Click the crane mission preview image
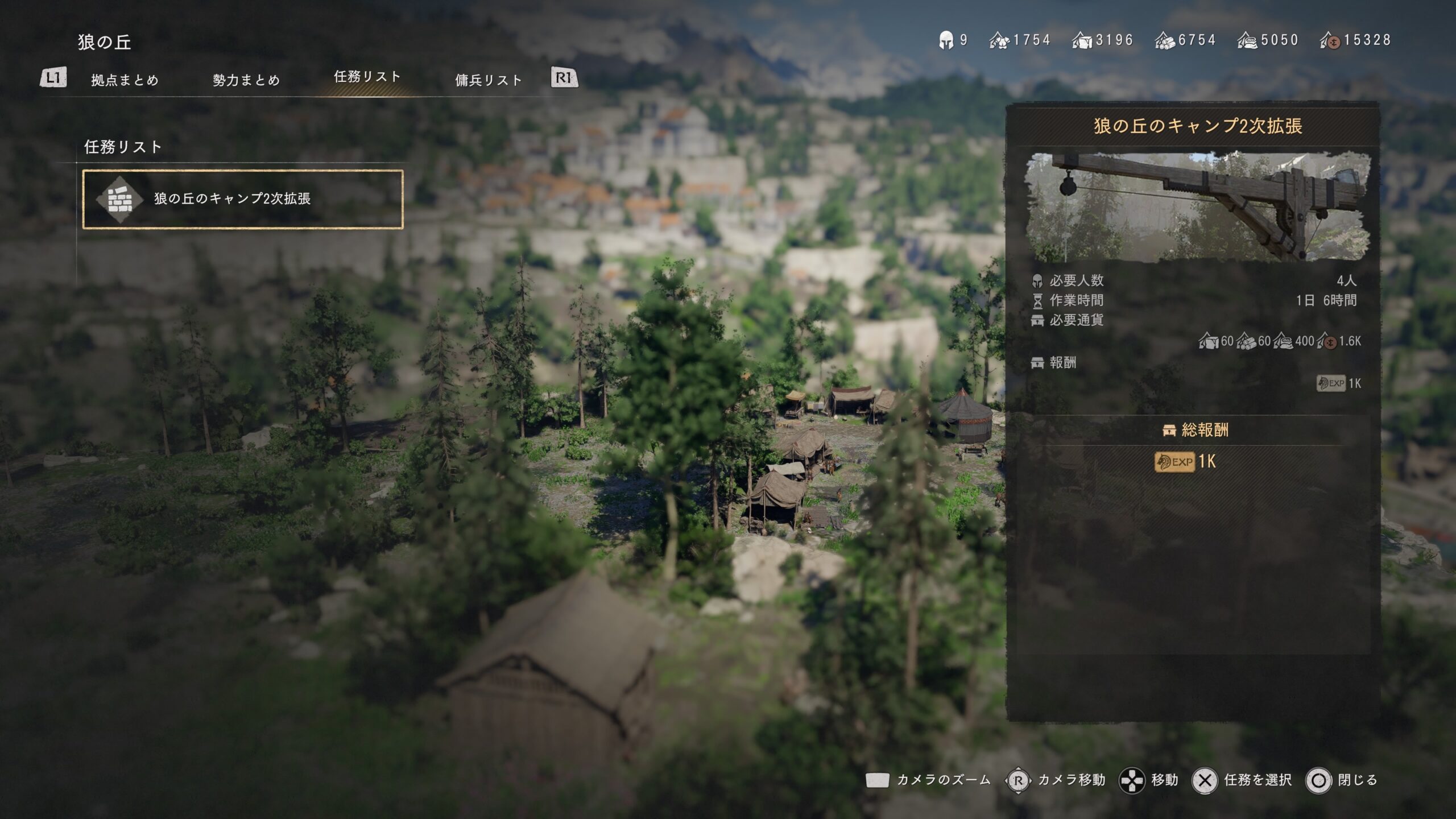Image resolution: width=1456 pixels, height=819 pixels. (x=1197, y=206)
